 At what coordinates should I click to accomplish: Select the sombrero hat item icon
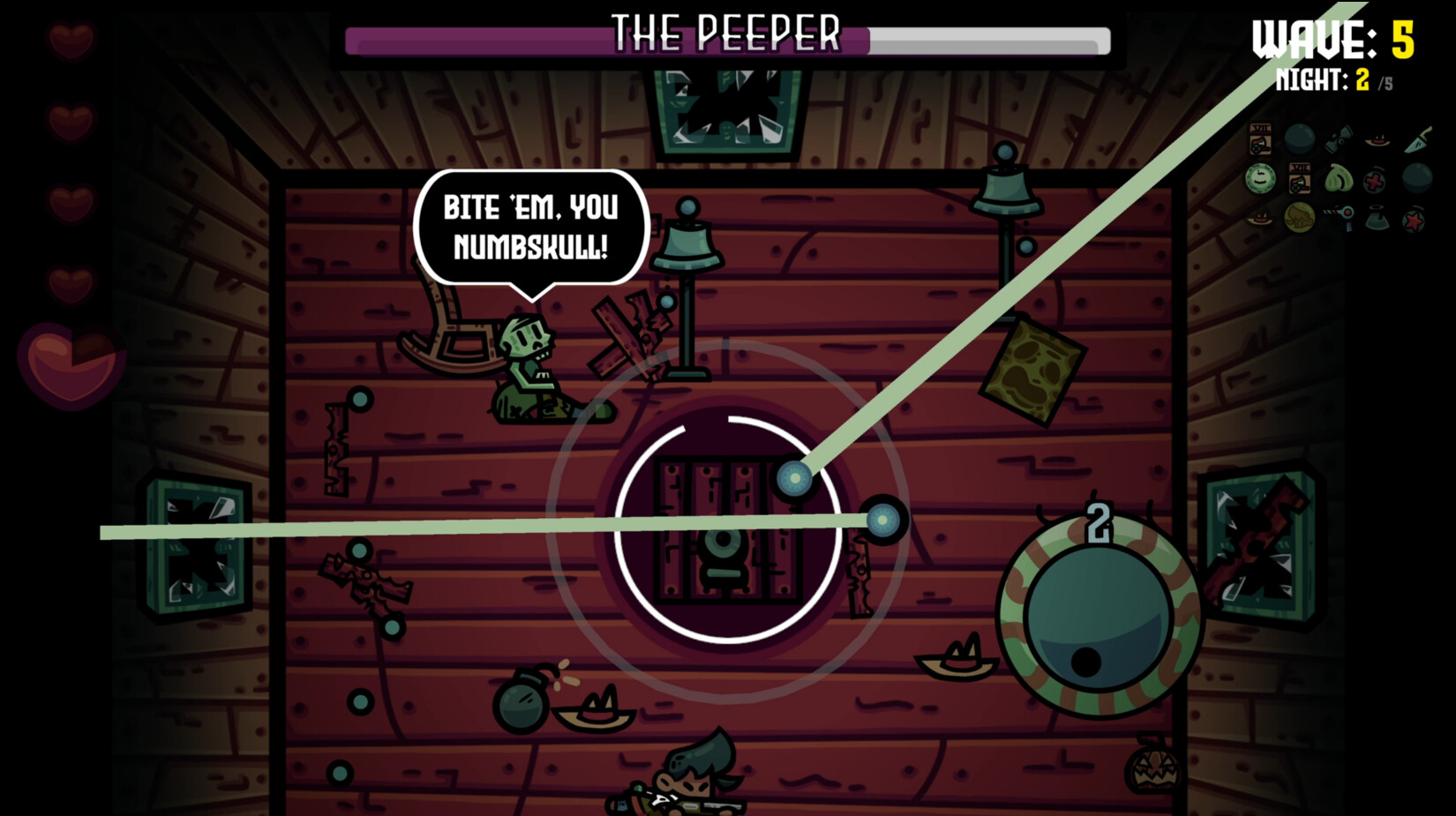point(1378,141)
